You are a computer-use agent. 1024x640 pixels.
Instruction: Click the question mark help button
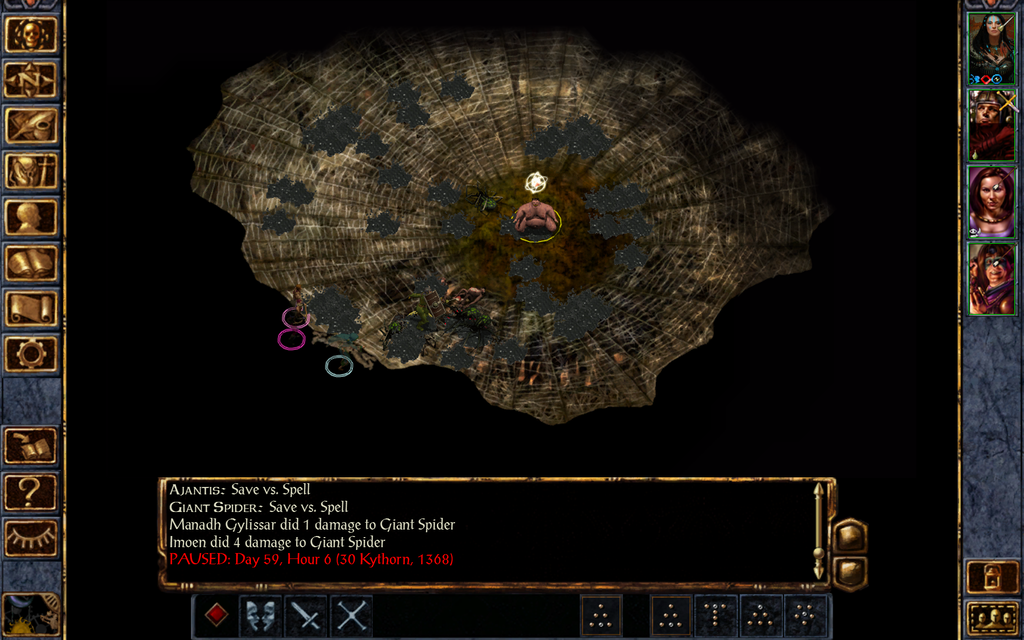(x=31, y=492)
